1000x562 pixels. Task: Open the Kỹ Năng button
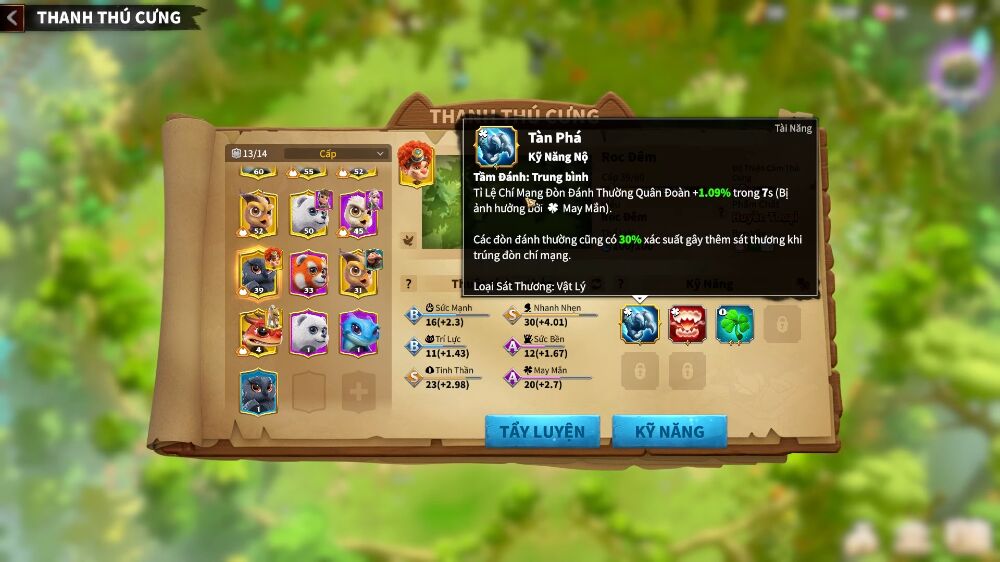point(669,431)
